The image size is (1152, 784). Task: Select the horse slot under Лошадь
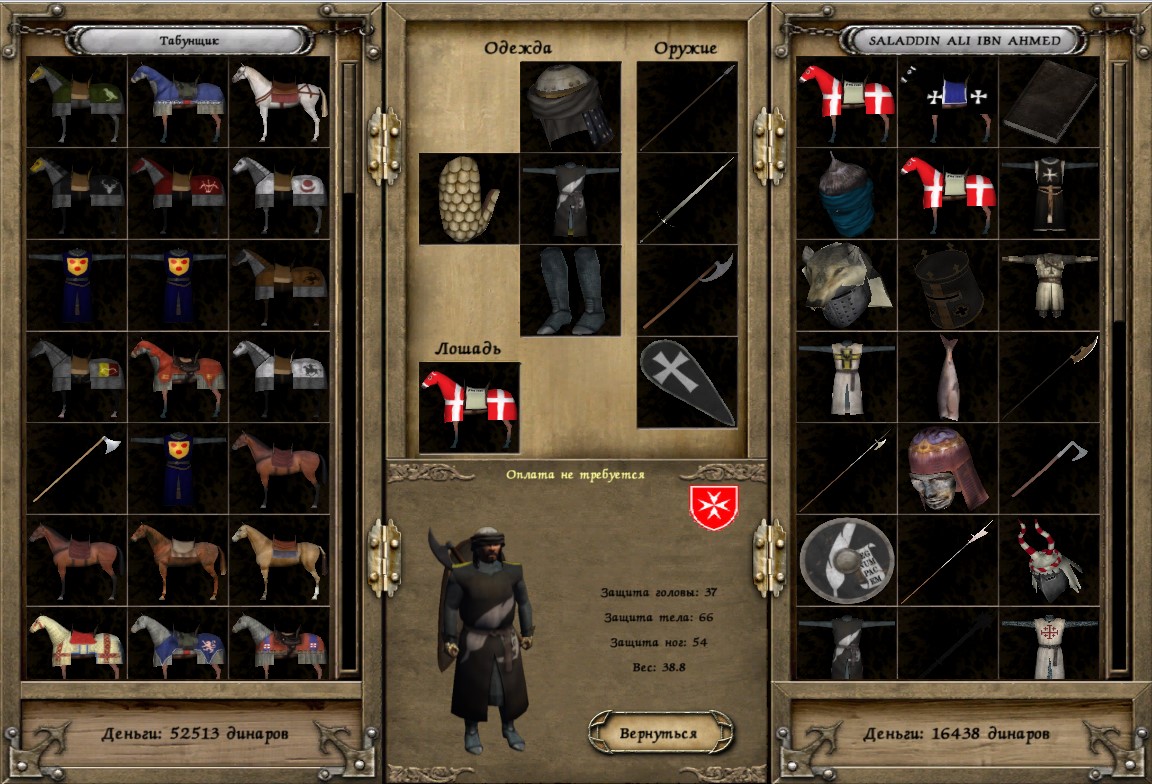[x=469, y=407]
